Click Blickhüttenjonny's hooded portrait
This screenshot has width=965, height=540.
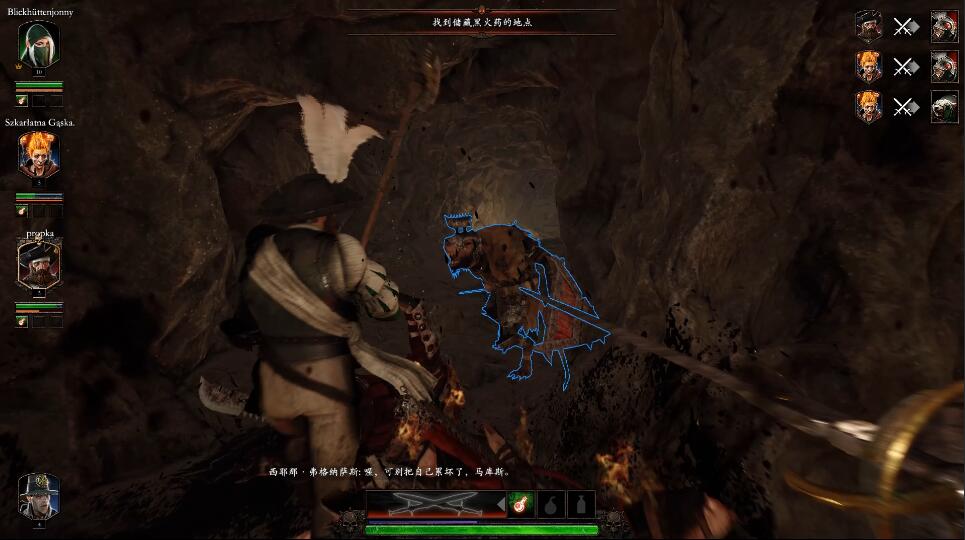click(x=39, y=43)
